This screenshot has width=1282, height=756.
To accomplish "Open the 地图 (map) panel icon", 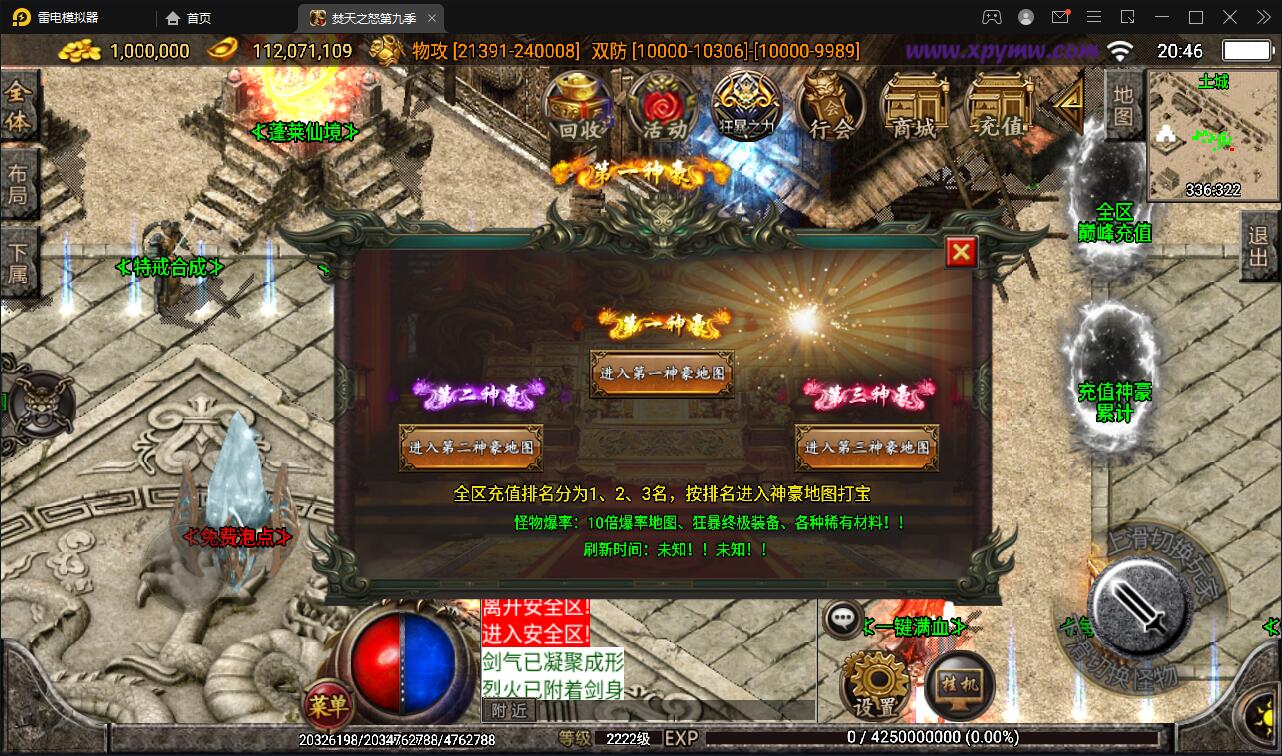I will tap(1124, 103).
